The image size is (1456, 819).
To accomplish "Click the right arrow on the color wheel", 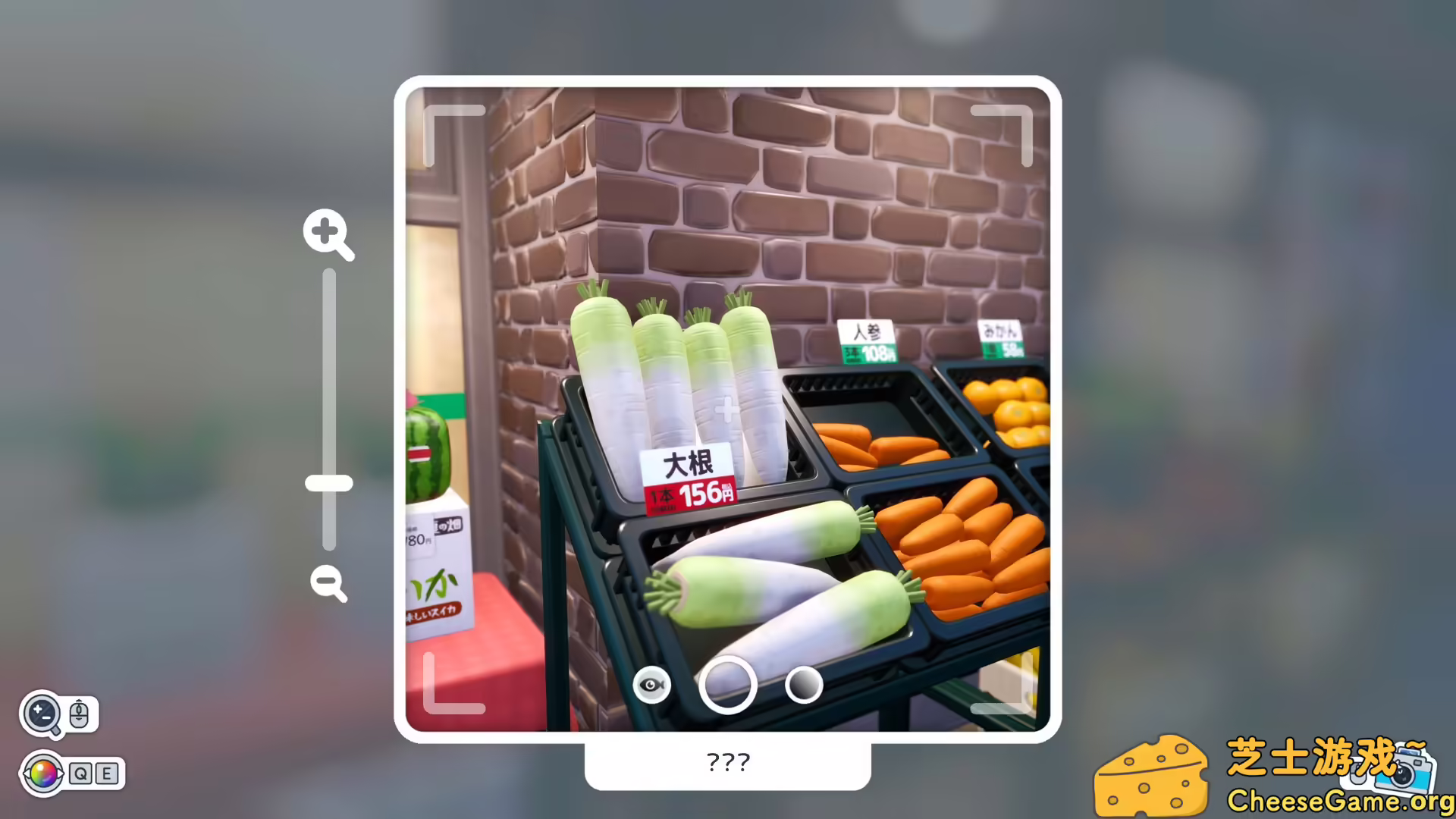I will point(62,773).
